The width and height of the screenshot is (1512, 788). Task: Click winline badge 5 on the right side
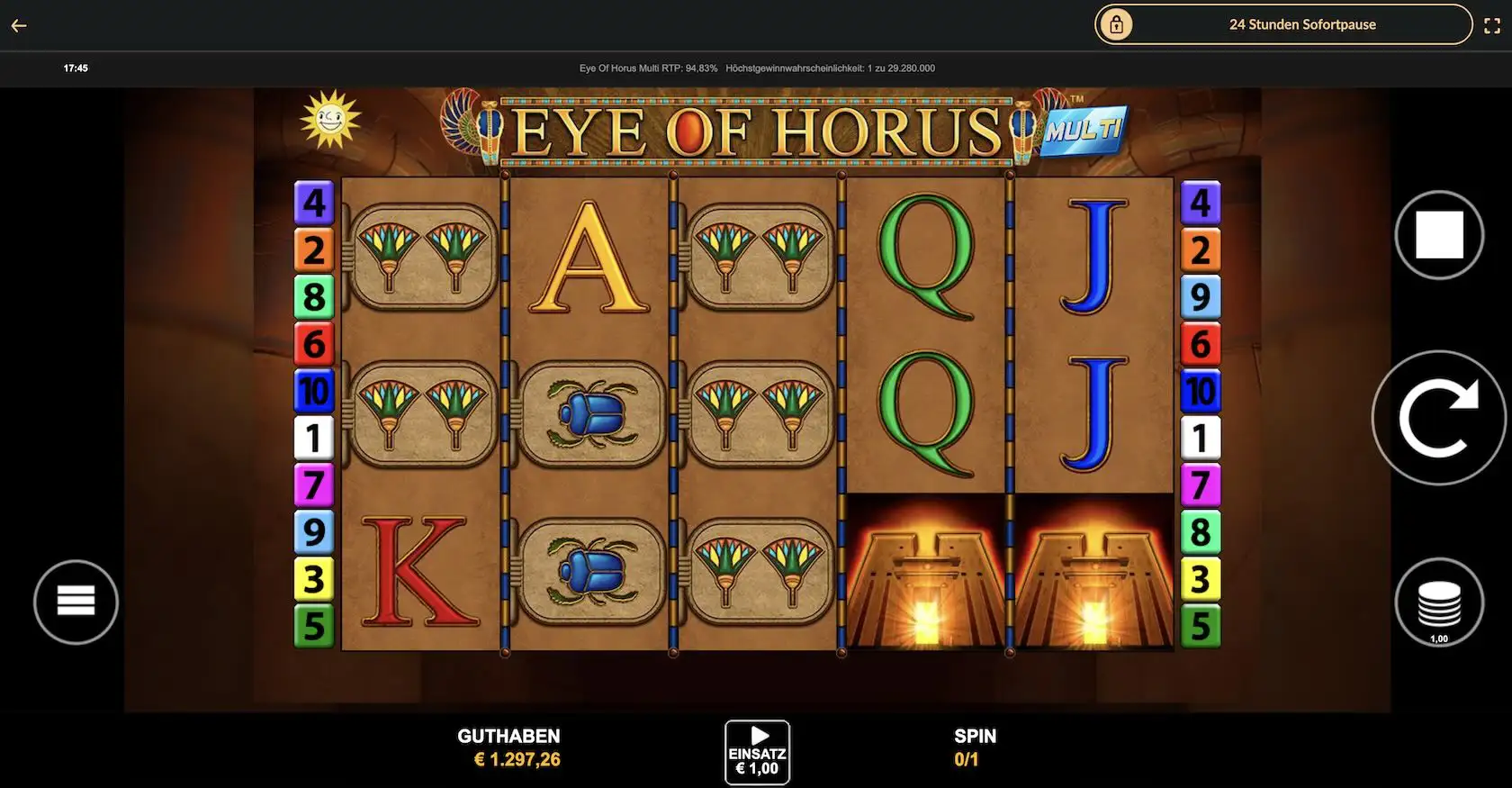[1201, 625]
